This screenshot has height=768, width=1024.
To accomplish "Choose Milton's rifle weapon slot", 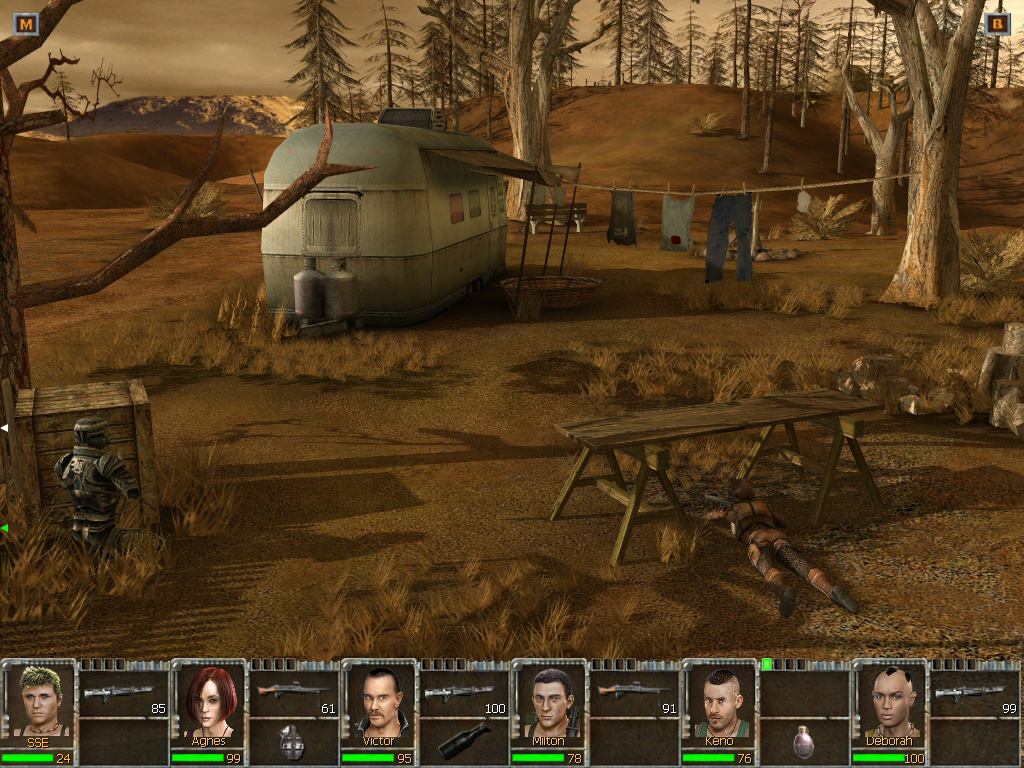I will click(630, 692).
